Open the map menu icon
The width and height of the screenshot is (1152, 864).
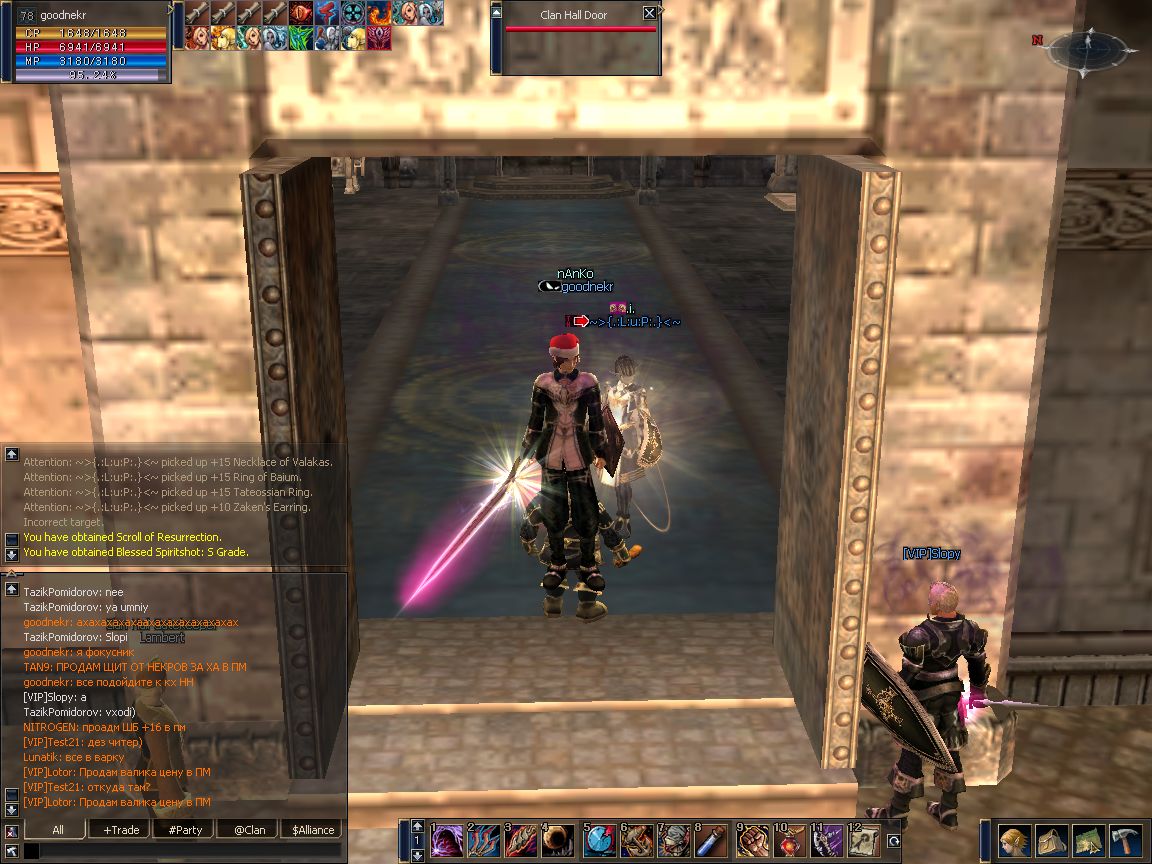pyautogui.click(x=1088, y=841)
